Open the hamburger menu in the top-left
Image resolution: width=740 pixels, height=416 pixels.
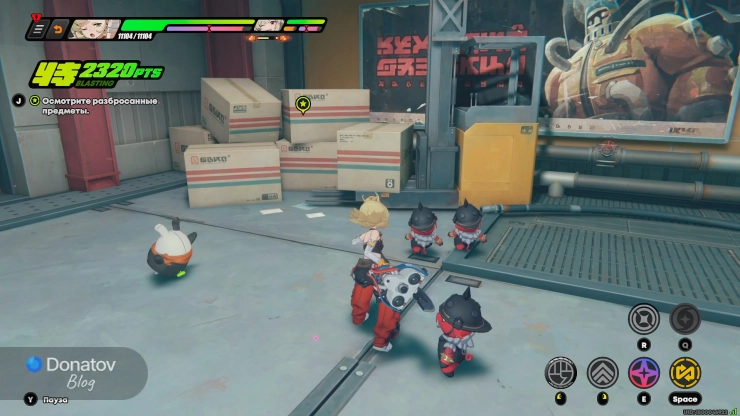[37, 30]
